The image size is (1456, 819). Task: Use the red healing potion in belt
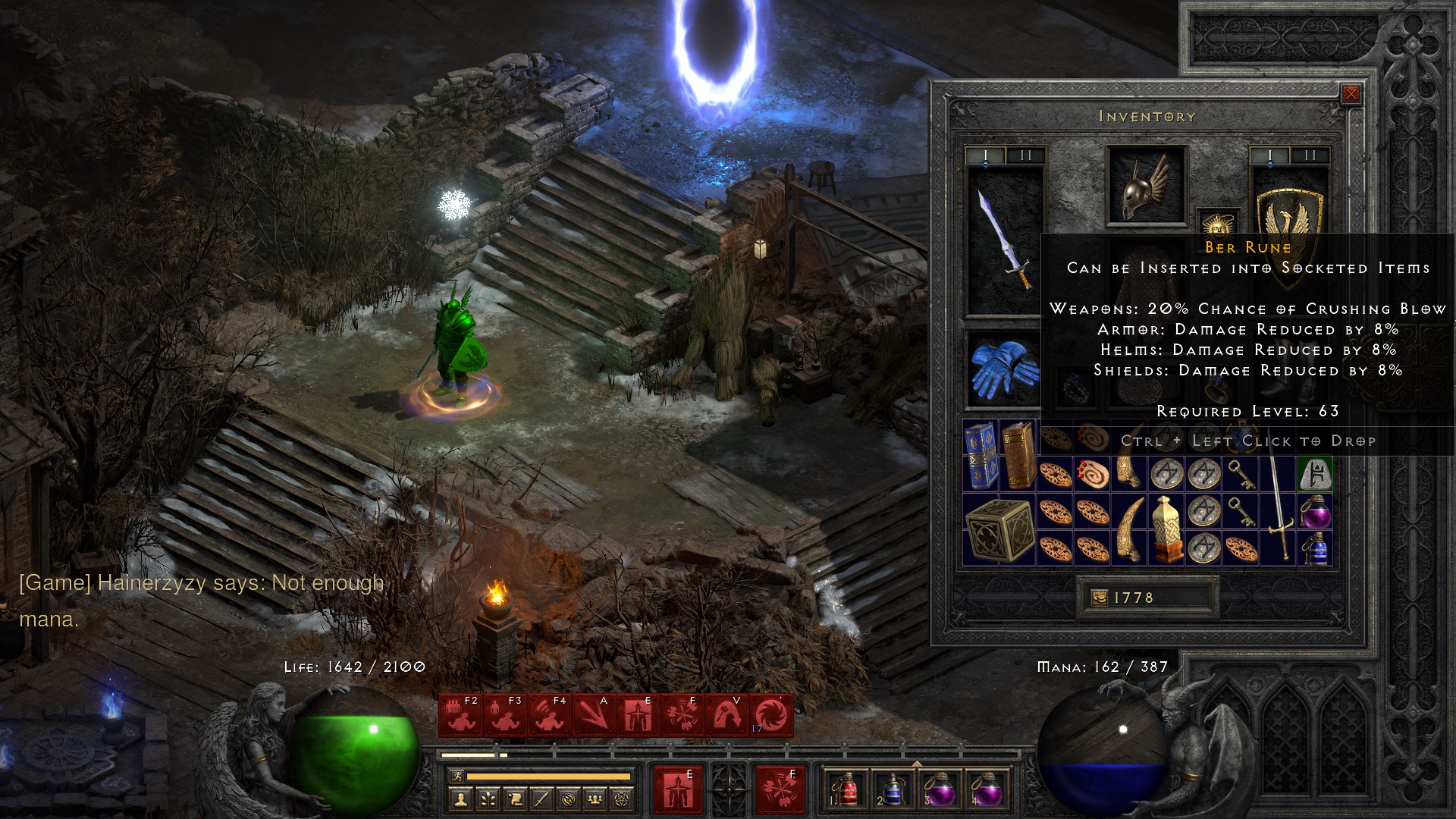[849, 788]
